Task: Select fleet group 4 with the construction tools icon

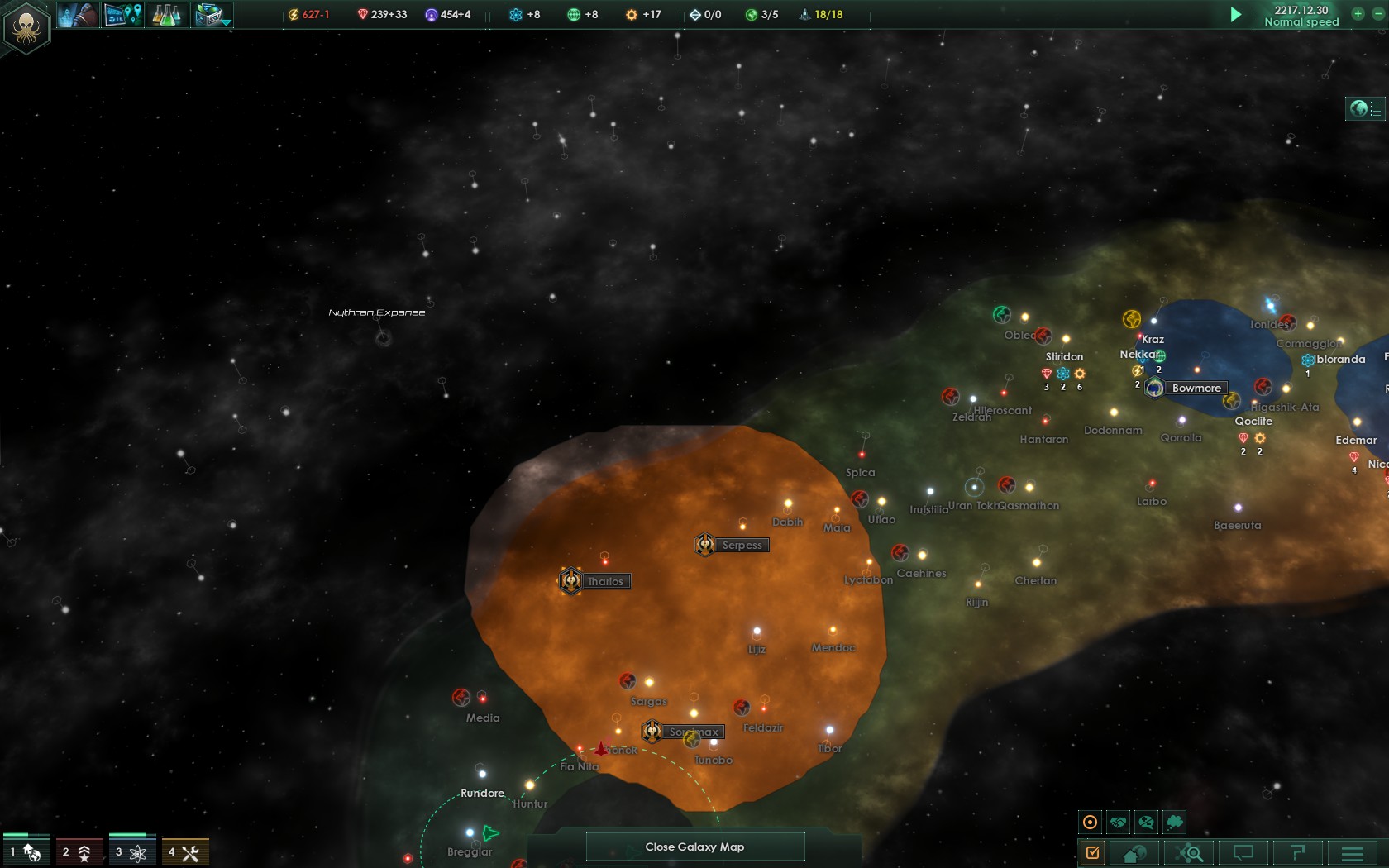Action: 184,852
